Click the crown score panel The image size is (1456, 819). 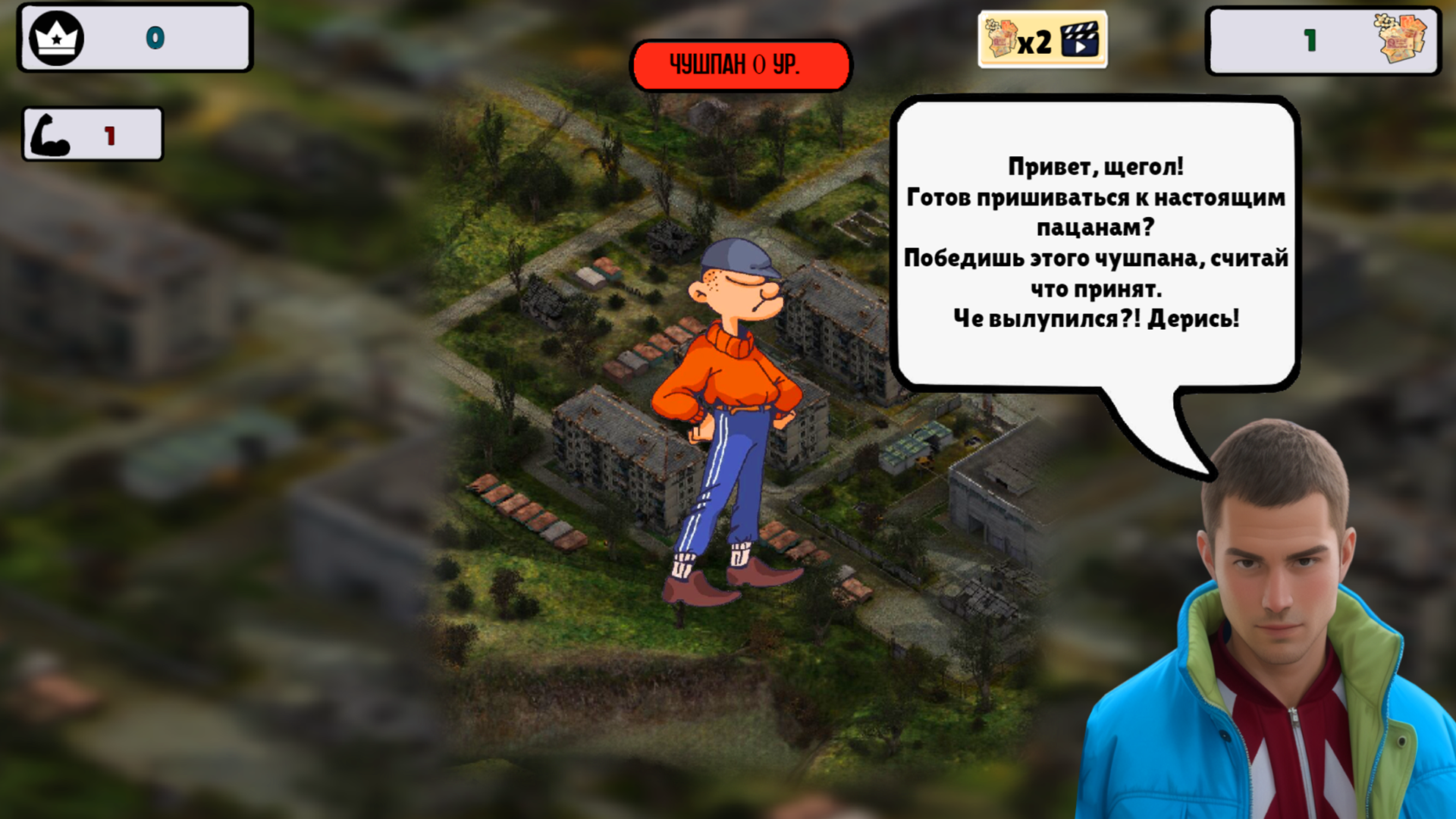[x=135, y=37]
